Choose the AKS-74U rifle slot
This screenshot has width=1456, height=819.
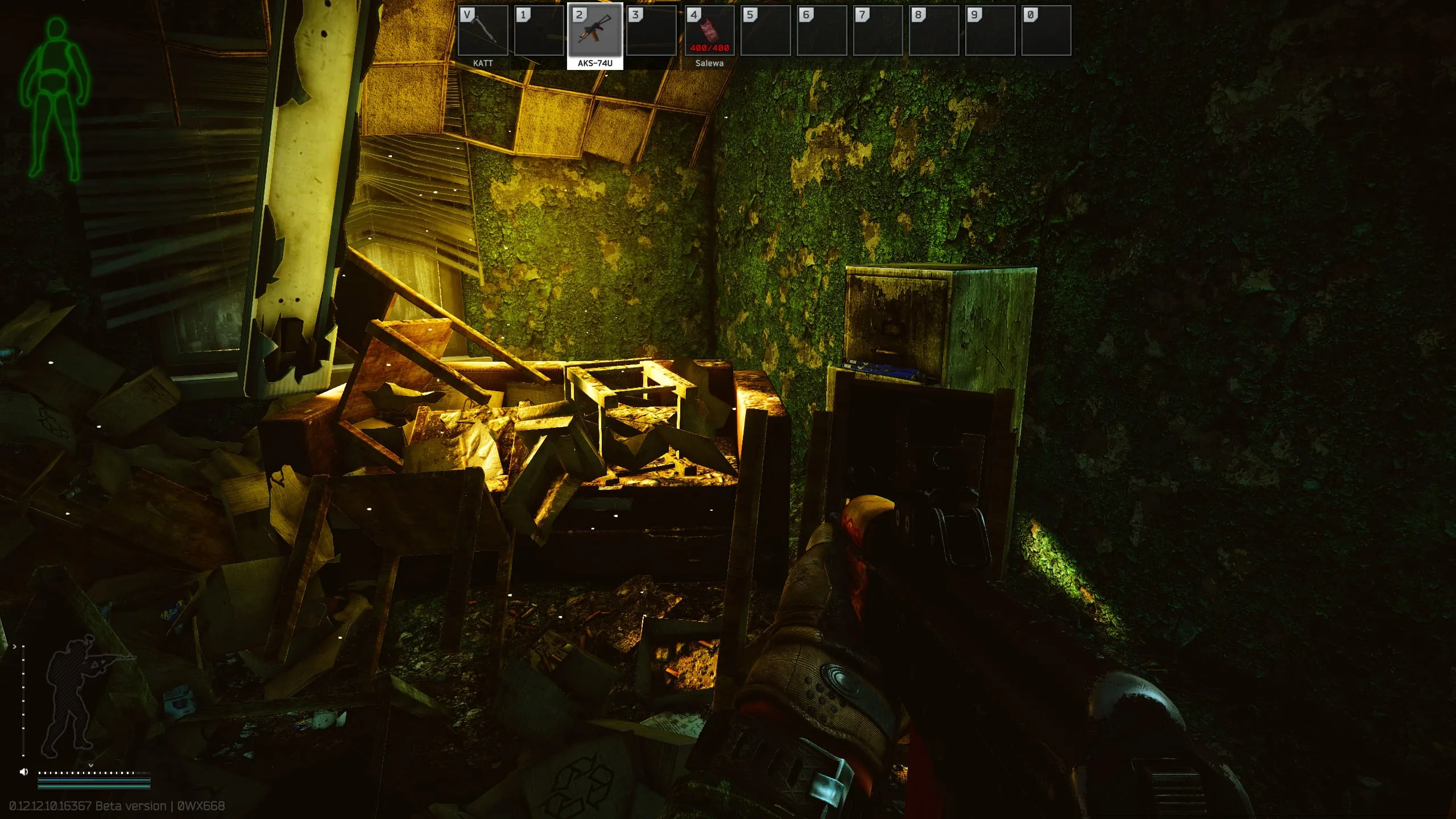click(595, 31)
